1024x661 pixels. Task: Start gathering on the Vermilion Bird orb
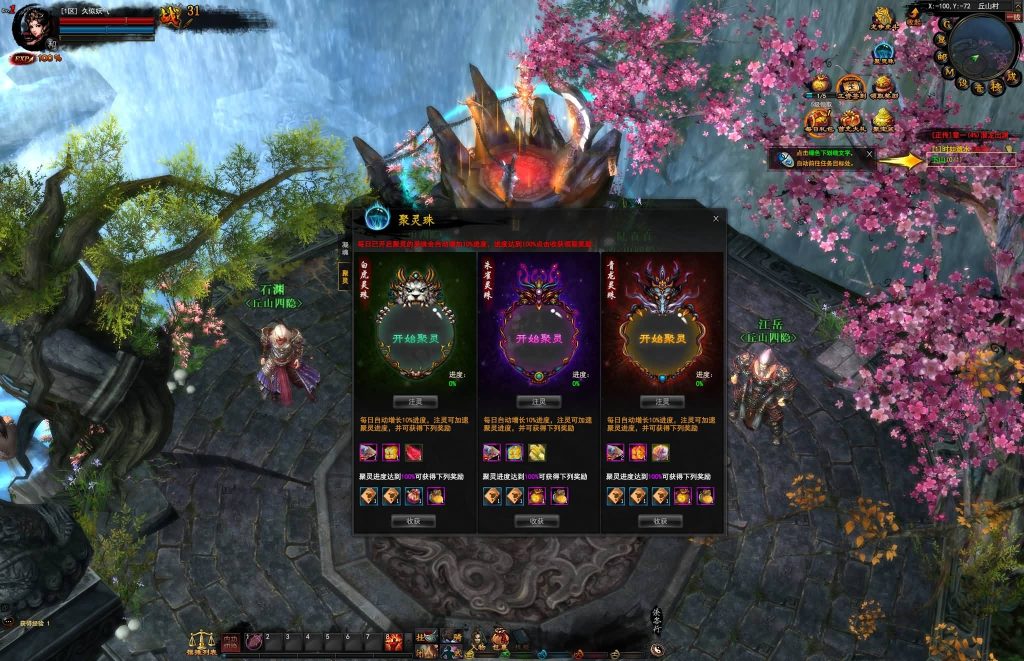click(x=537, y=339)
